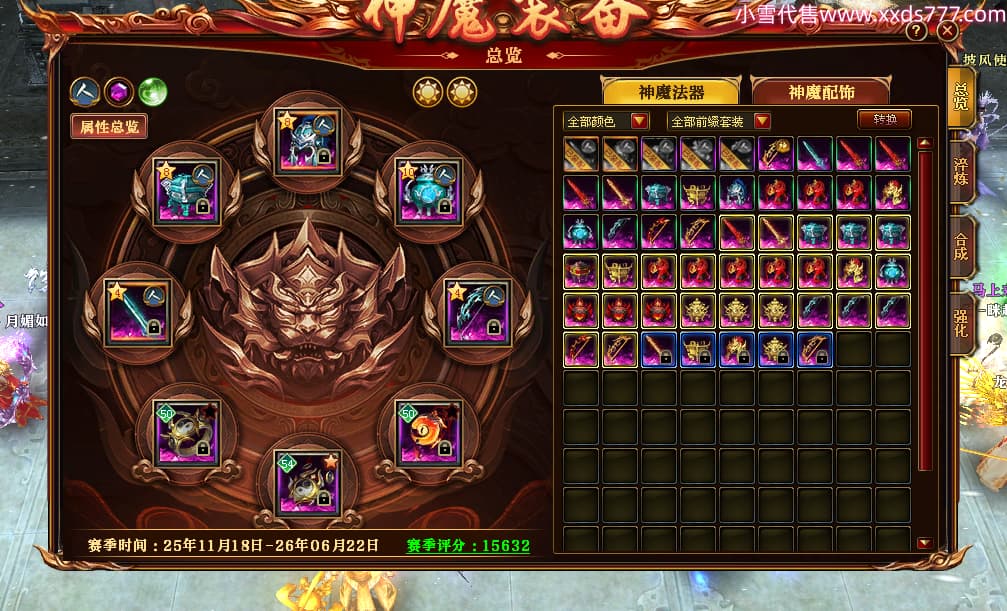Screen dimensions: 1007x611
Task: Select the 强化 side tab
Action: tap(961, 322)
